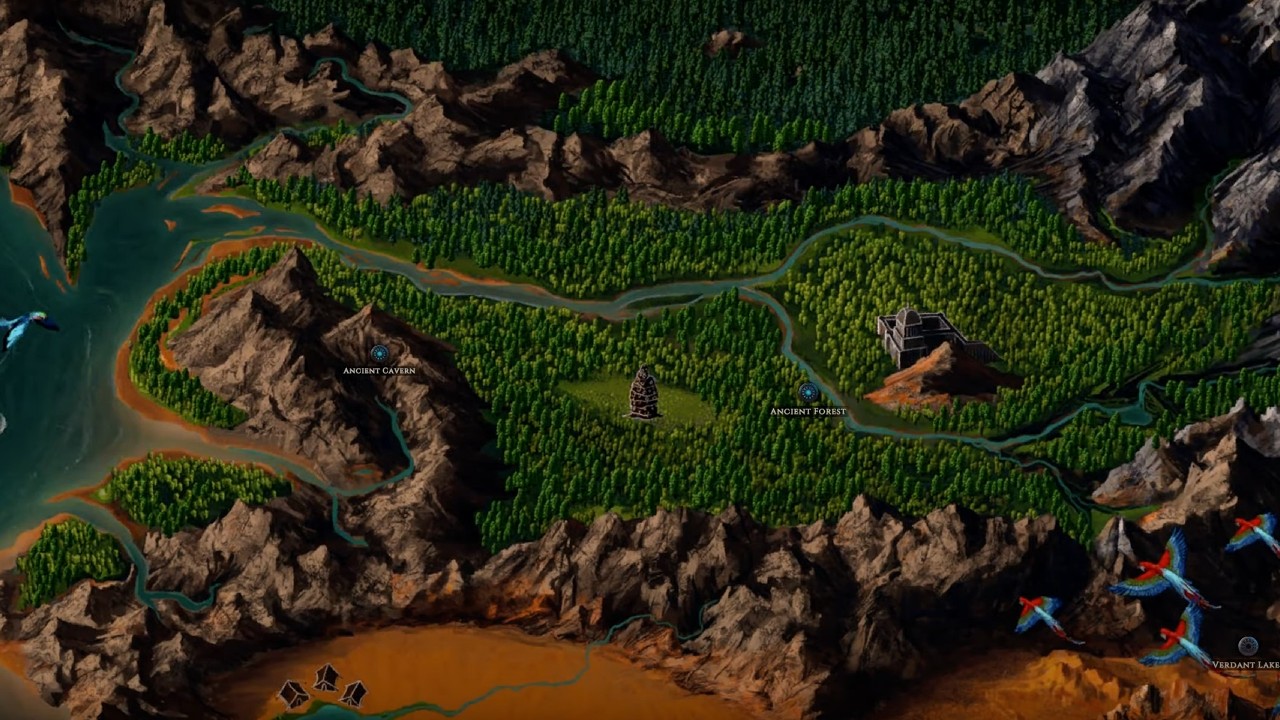Image resolution: width=1280 pixels, height=720 pixels.
Task: Open the Ancient Forest label
Action: point(808,410)
